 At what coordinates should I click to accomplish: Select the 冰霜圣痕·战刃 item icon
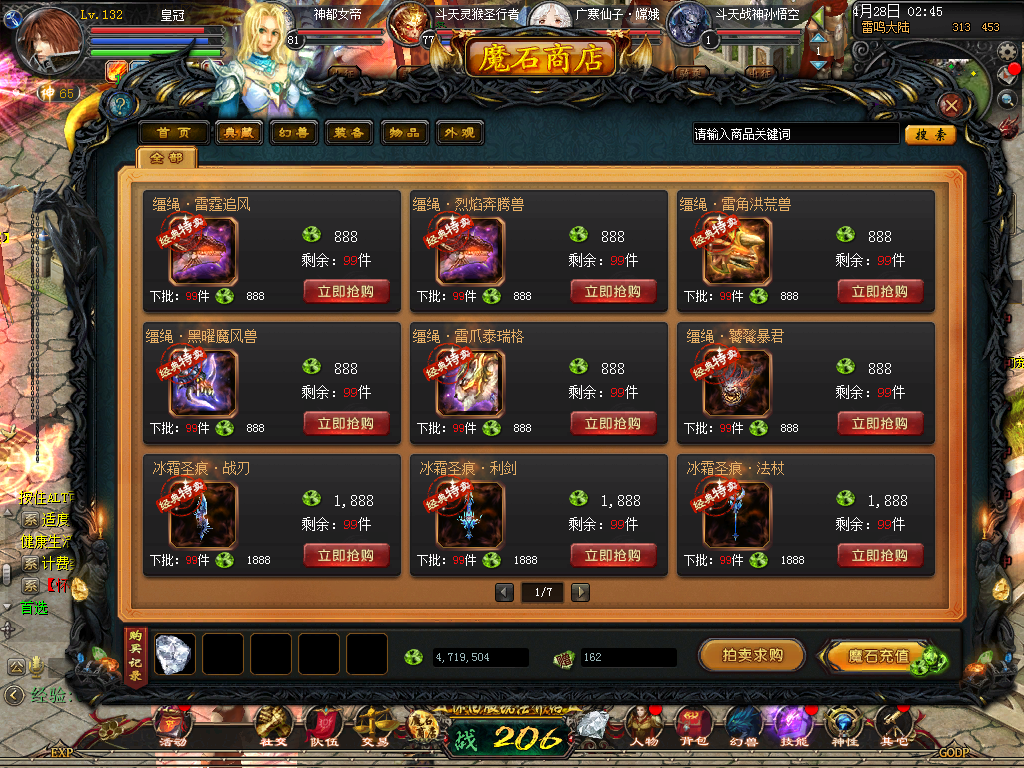pyautogui.click(x=203, y=516)
